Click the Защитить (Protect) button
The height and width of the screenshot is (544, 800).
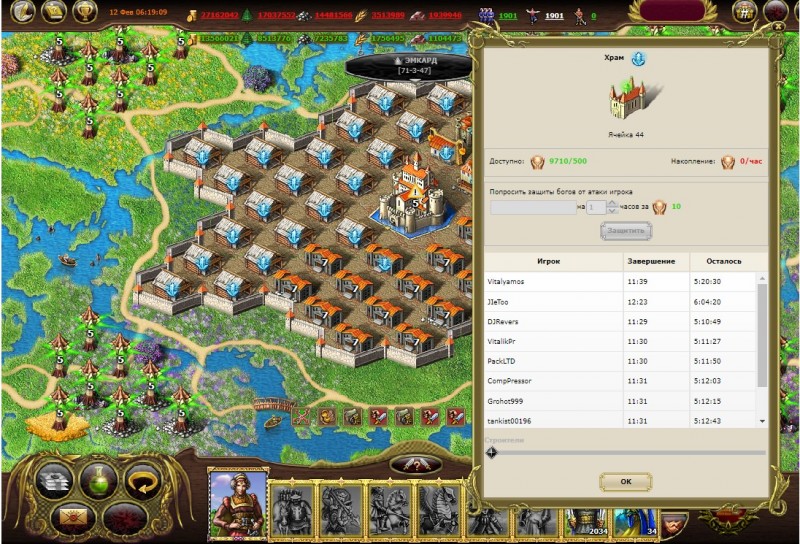coord(626,231)
